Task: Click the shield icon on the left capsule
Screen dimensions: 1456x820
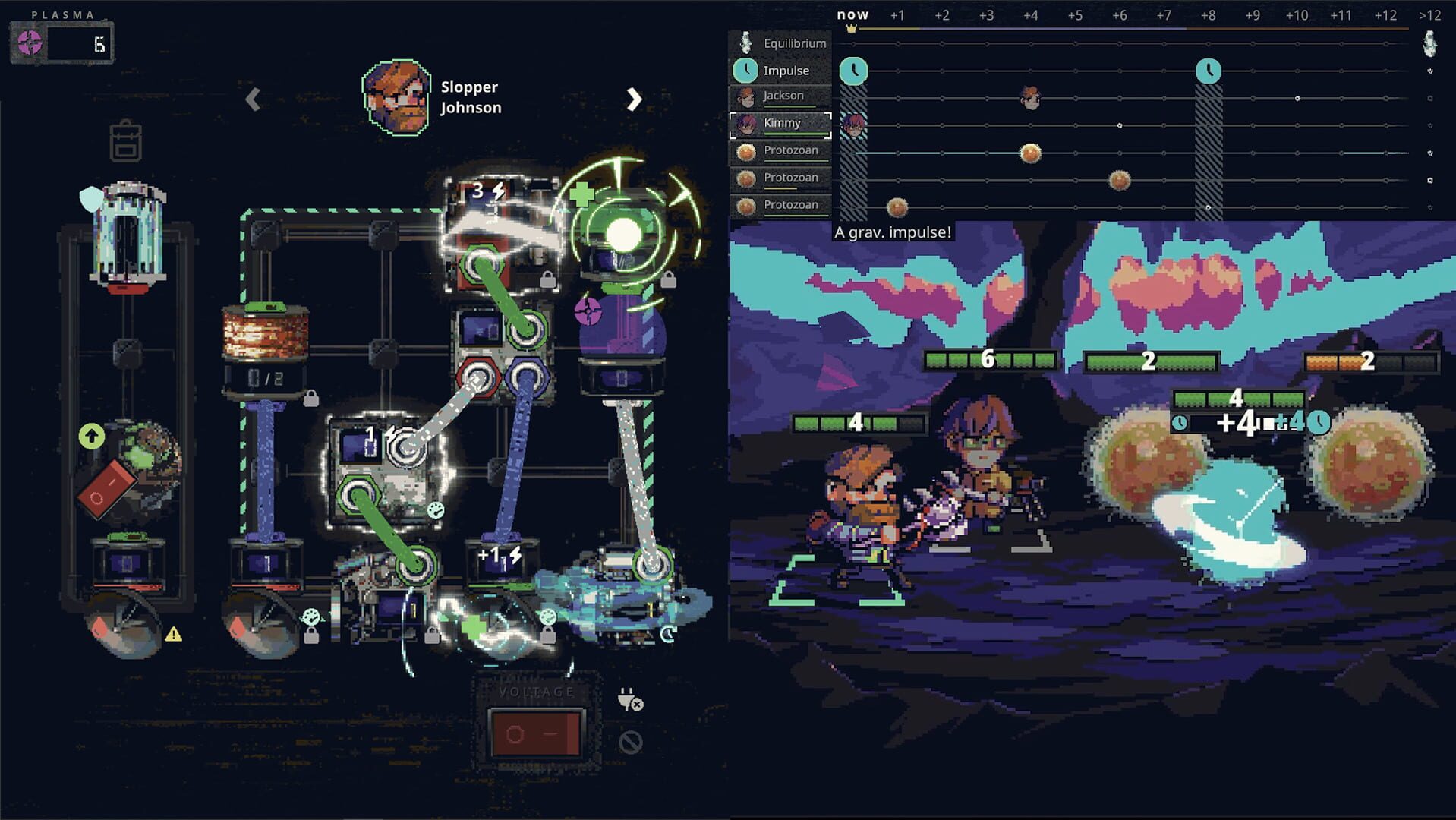Action: (90, 199)
